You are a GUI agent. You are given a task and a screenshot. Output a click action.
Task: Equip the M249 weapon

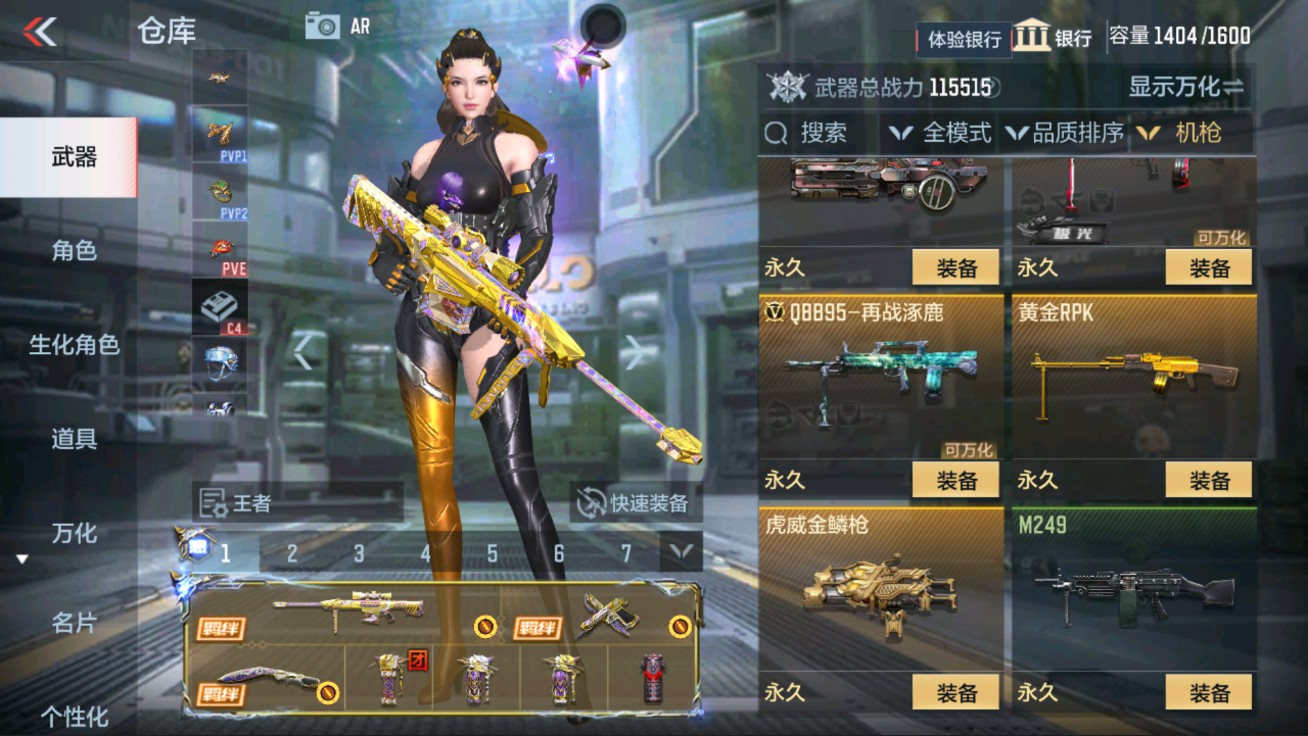(1209, 692)
